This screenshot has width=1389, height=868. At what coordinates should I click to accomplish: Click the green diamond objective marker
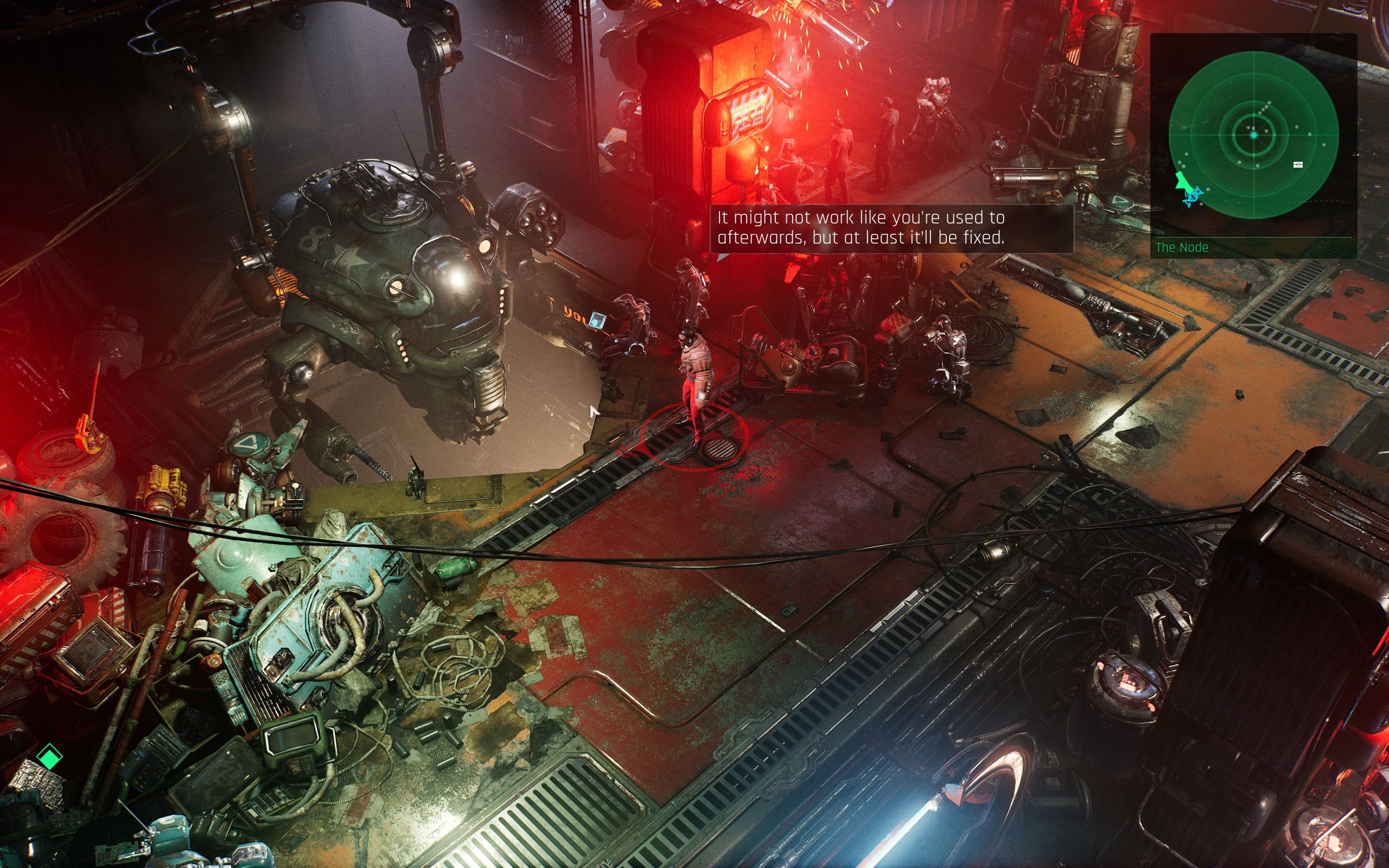[x=49, y=756]
